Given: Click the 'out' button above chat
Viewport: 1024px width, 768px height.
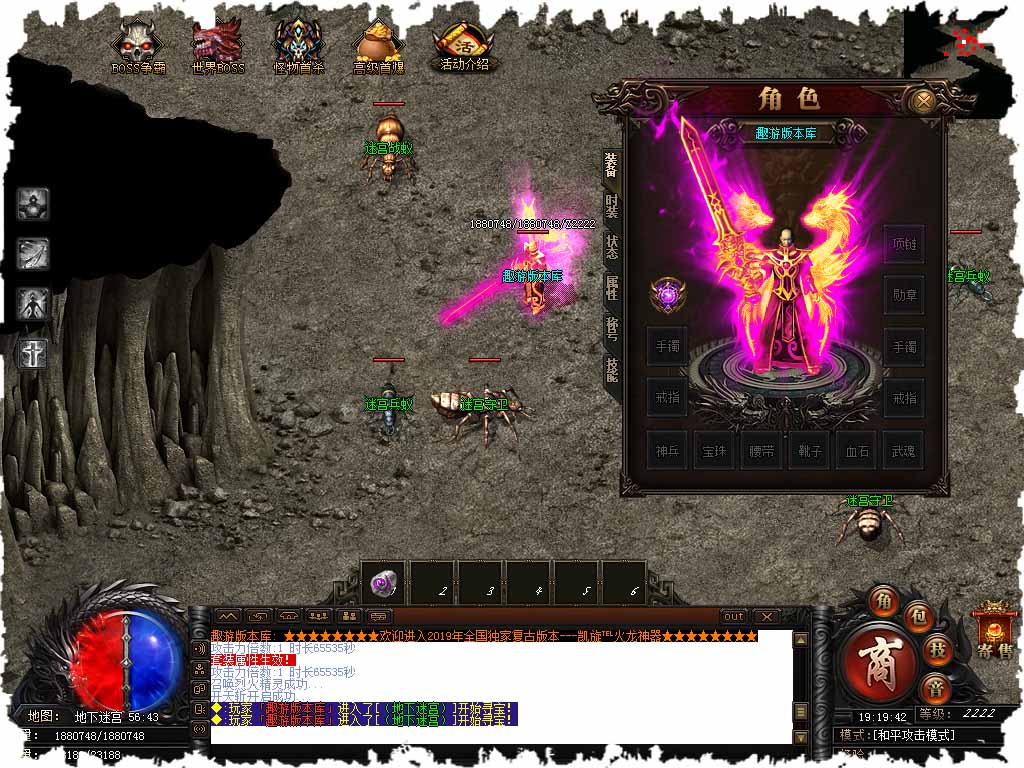Looking at the screenshot, I should click(x=734, y=616).
